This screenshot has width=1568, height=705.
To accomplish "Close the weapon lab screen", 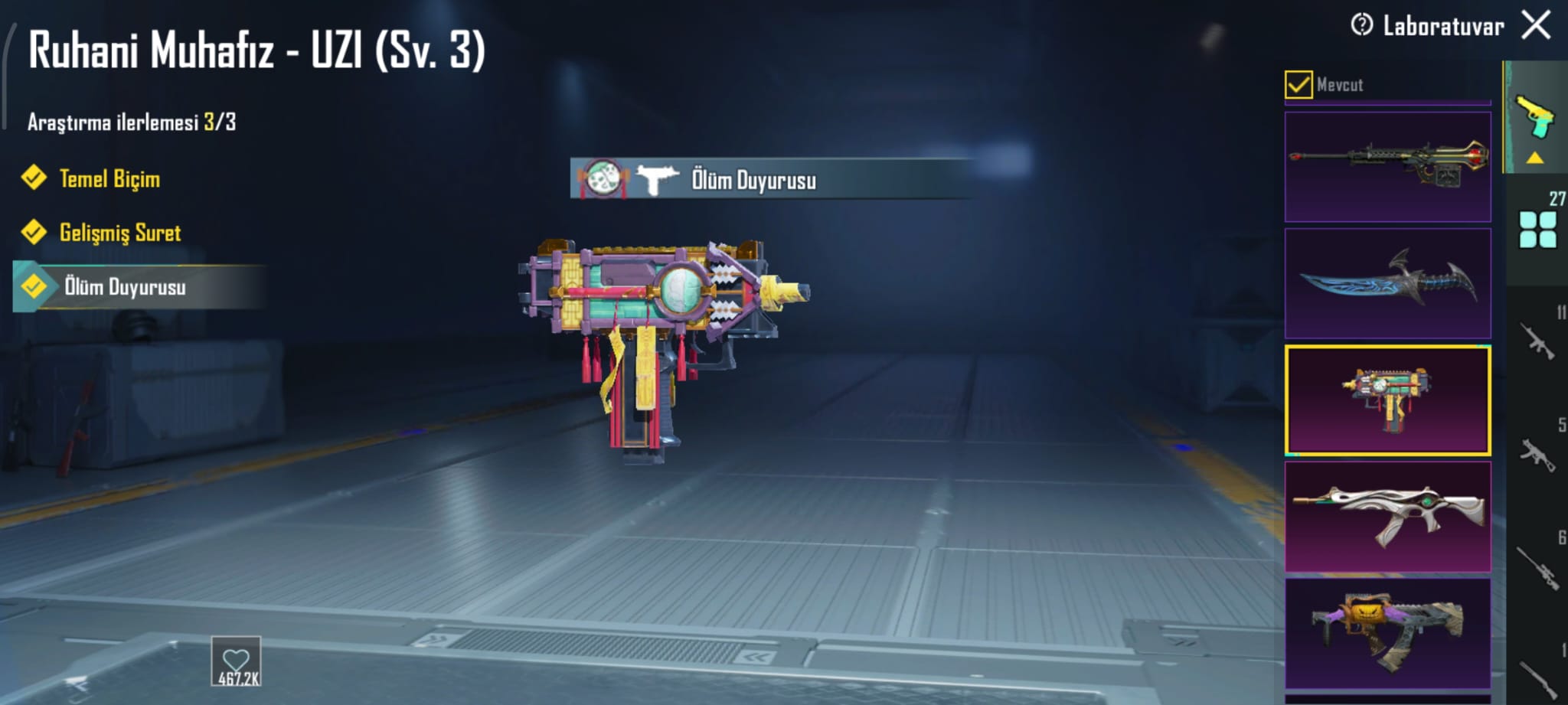I will coord(1536,24).
